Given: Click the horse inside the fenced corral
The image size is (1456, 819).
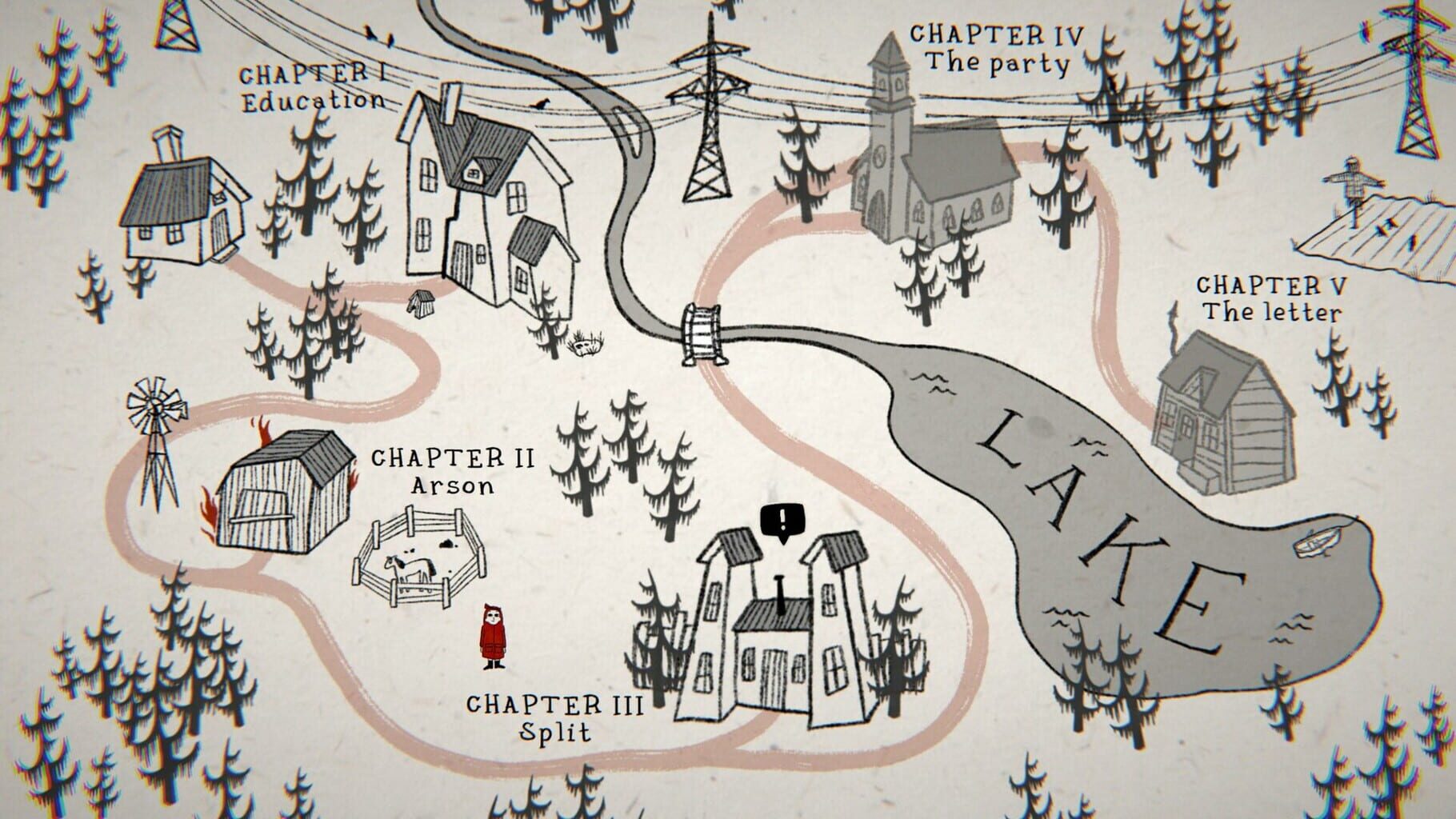Looking at the screenshot, I should click(408, 568).
